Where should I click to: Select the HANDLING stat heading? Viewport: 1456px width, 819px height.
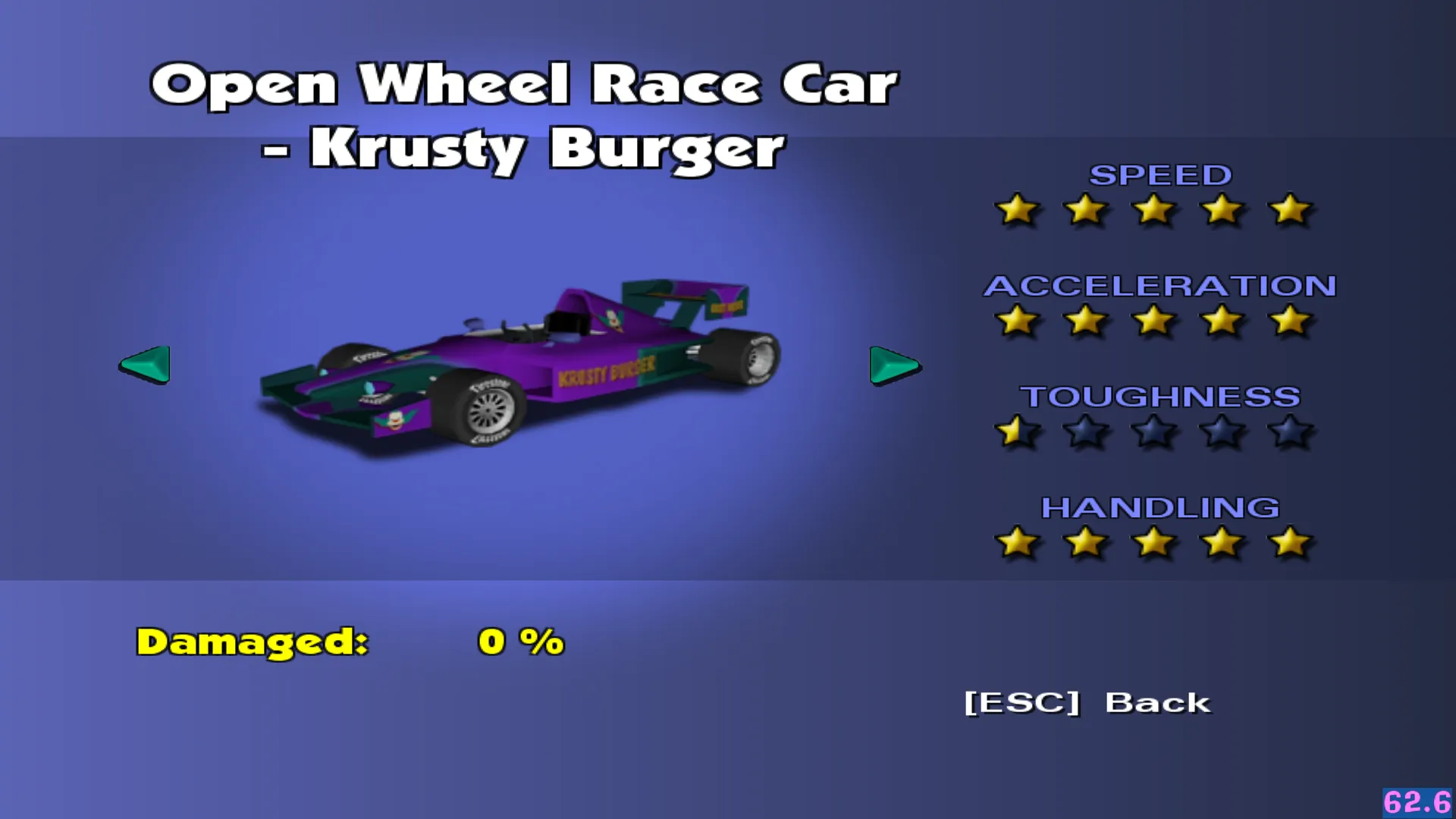(x=1160, y=507)
